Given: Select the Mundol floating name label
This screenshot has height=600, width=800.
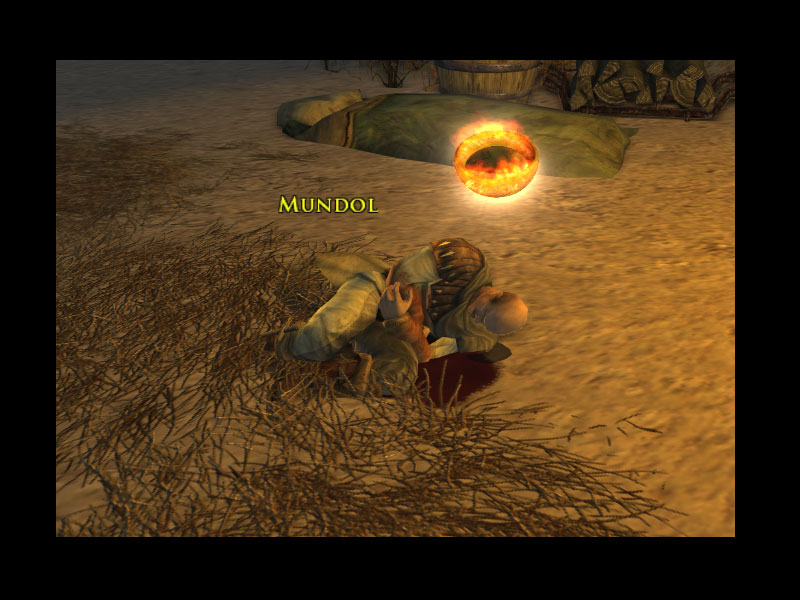Looking at the screenshot, I should (x=328, y=205).
